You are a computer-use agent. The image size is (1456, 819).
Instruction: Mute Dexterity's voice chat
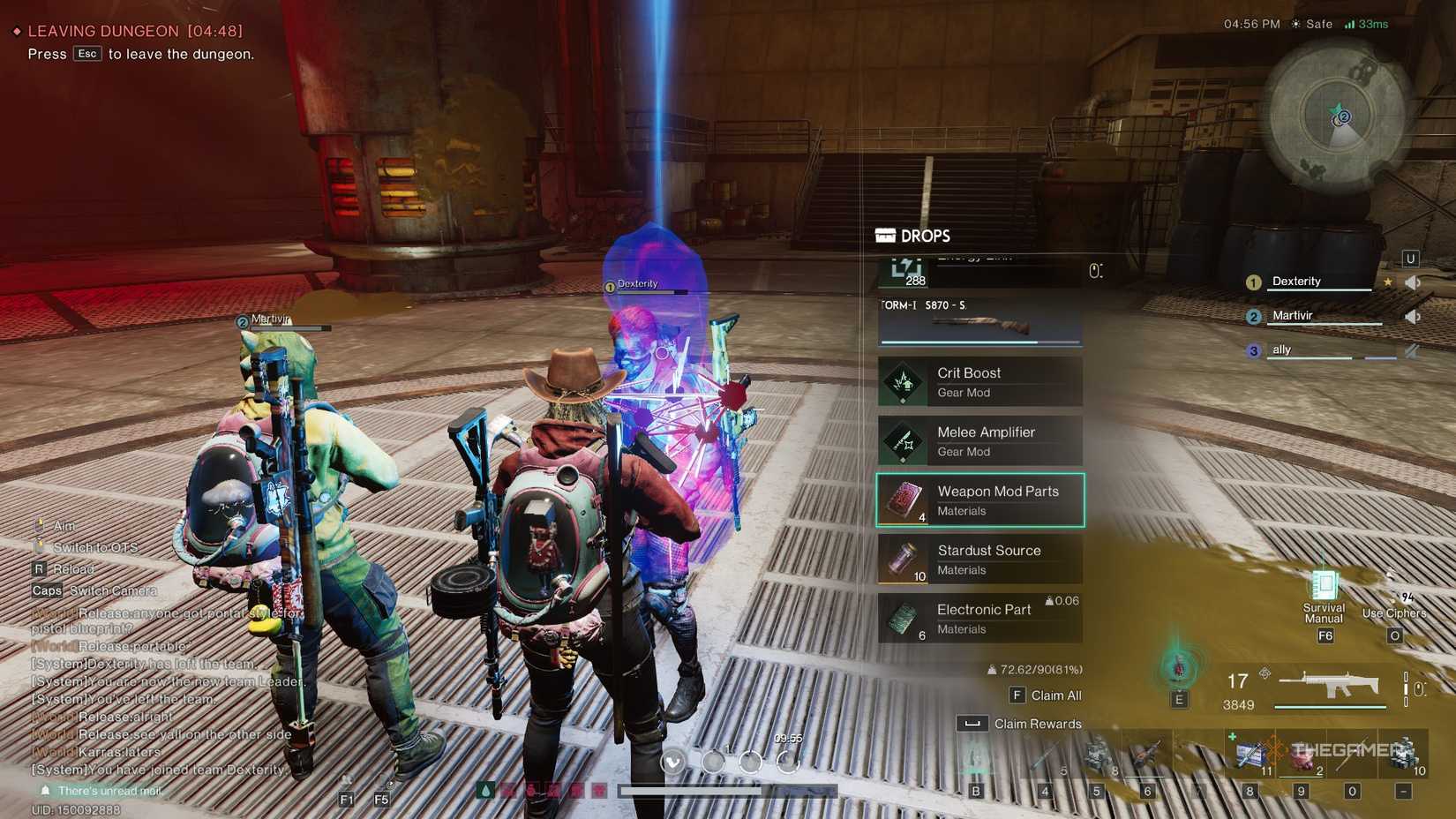1413,282
